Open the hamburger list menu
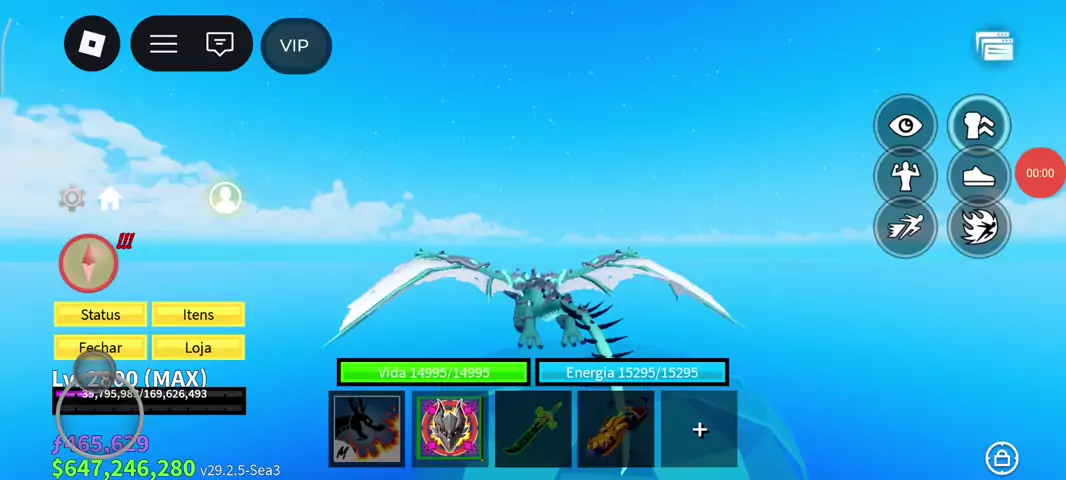The image size is (1066, 480). (x=163, y=44)
